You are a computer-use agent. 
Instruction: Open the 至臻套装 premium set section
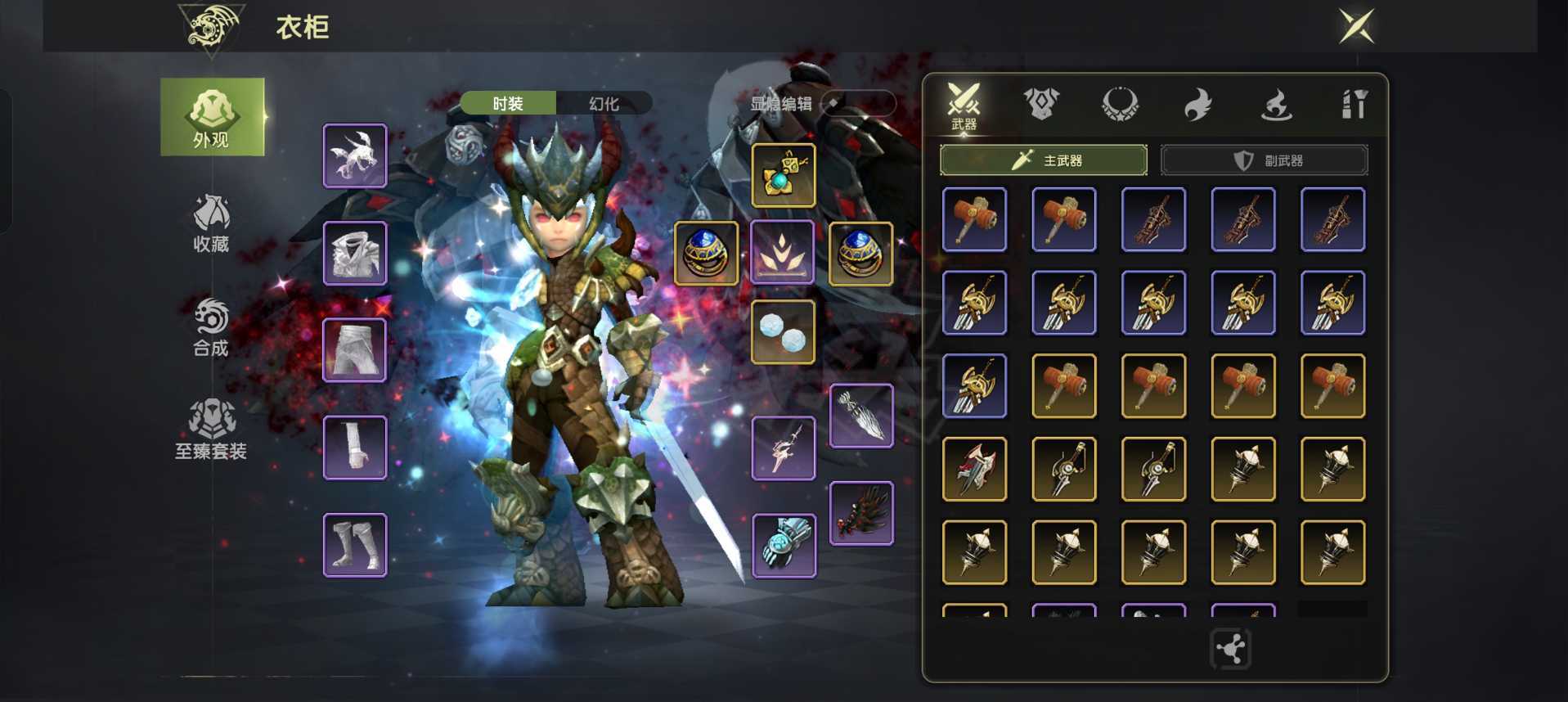pyautogui.click(x=211, y=430)
